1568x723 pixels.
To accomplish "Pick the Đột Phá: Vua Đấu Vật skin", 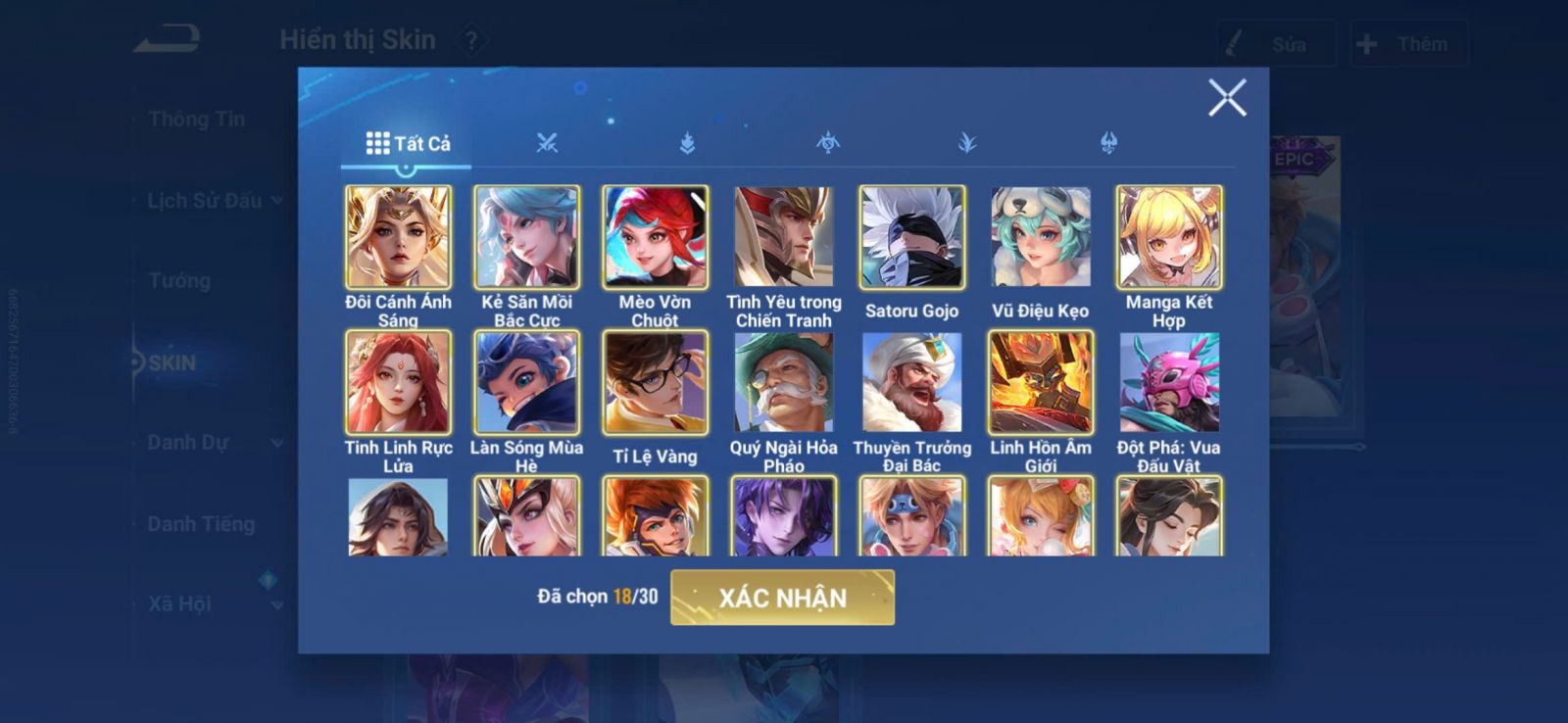I will (x=1168, y=382).
